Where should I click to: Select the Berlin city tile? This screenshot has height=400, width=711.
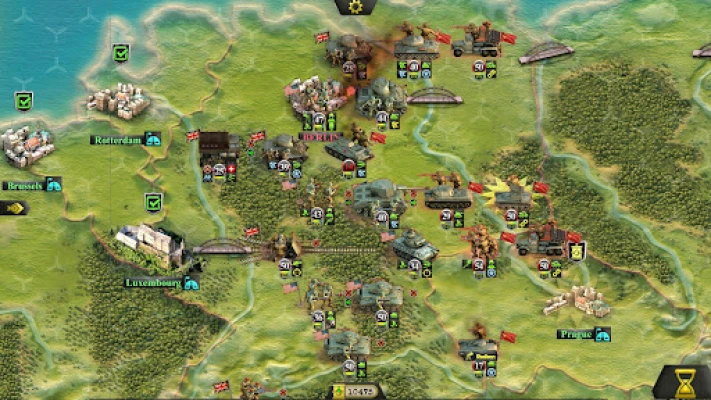[316, 99]
